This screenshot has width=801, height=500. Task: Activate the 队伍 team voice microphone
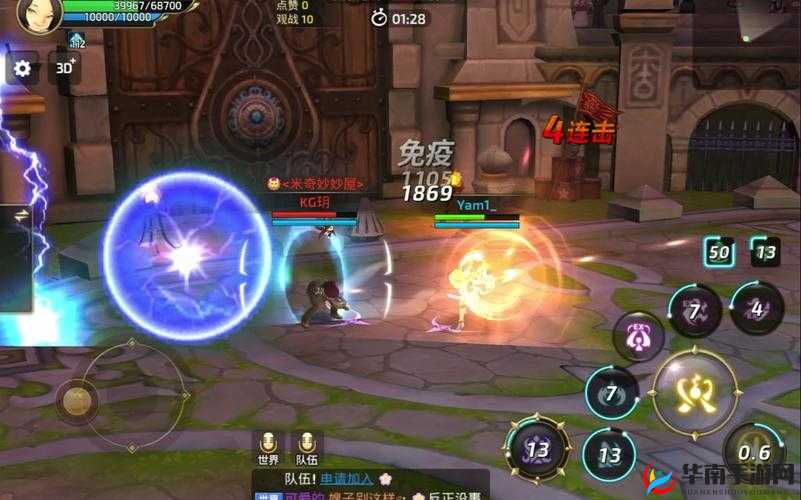click(x=307, y=445)
